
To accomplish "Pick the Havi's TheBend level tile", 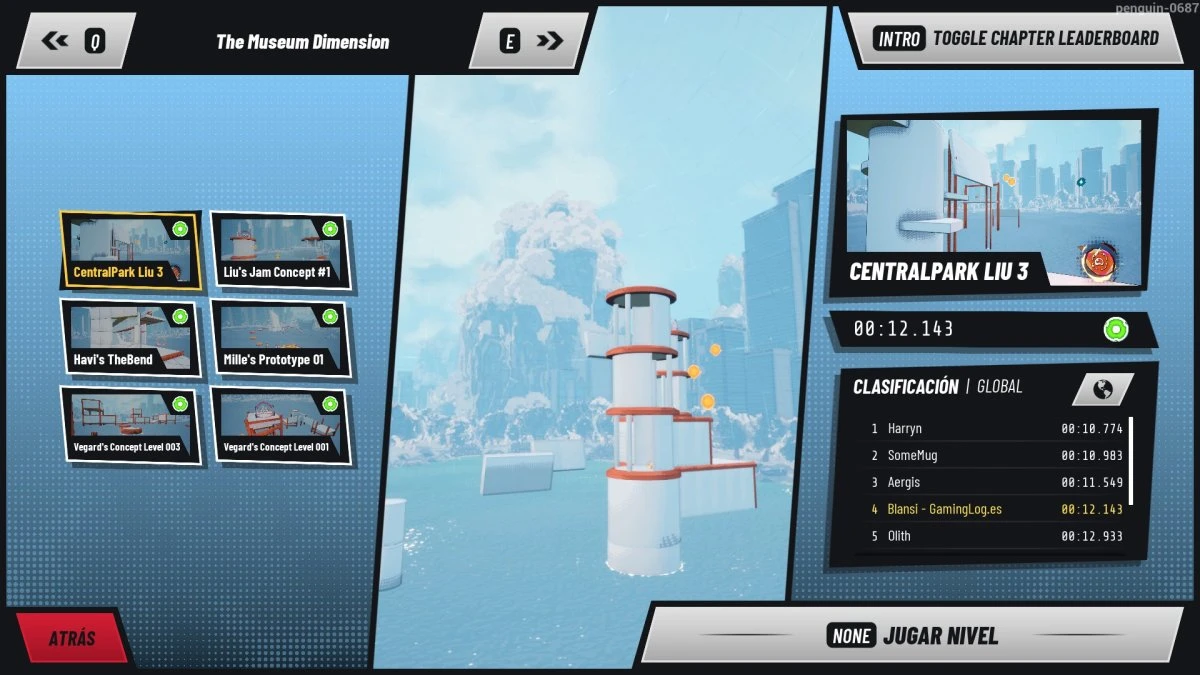I will (x=130, y=338).
